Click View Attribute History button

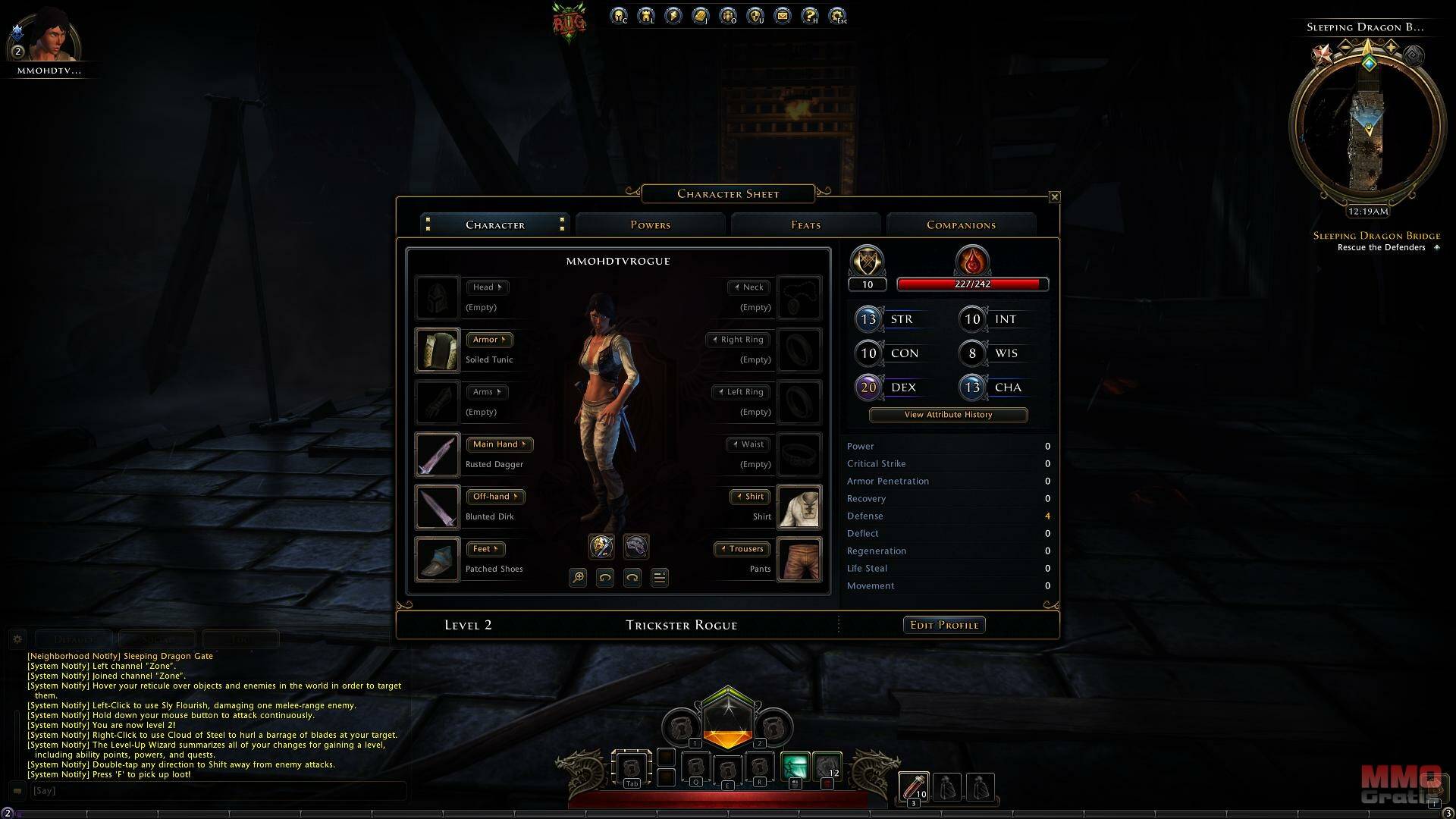[x=948, y=415]
